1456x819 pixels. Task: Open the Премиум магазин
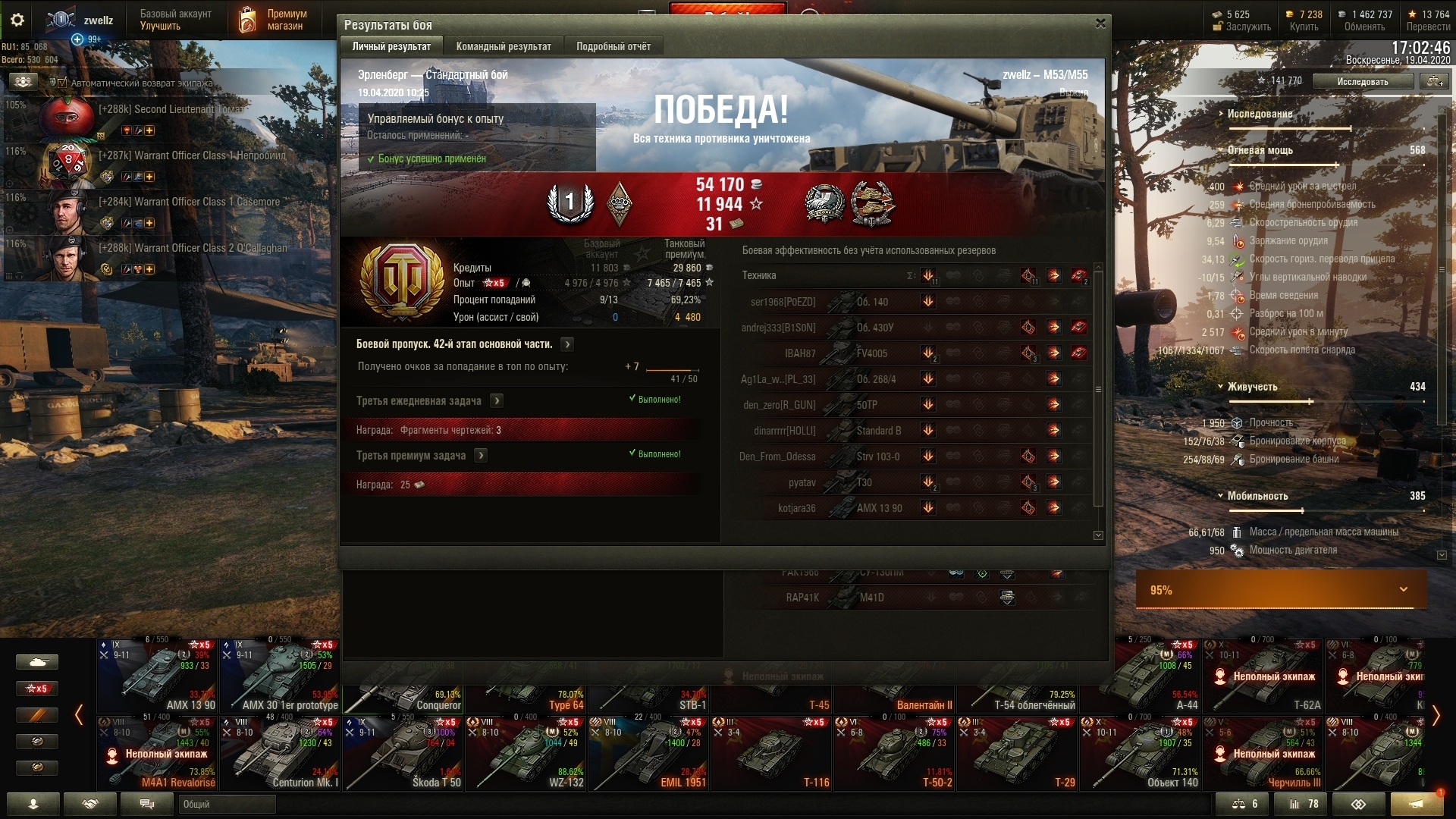(273, 20)
